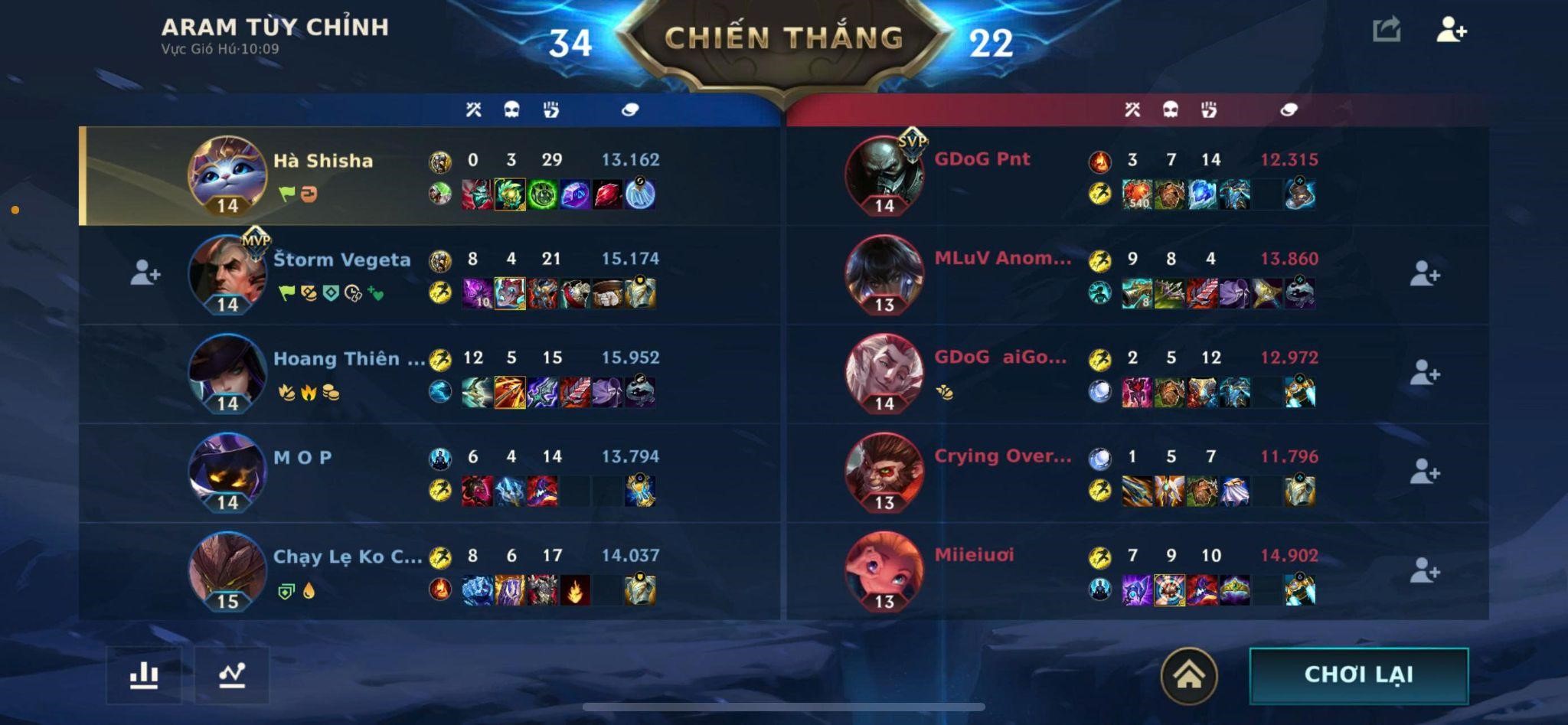View GDoG Pnt's champion portrait

tap(884, 175)
